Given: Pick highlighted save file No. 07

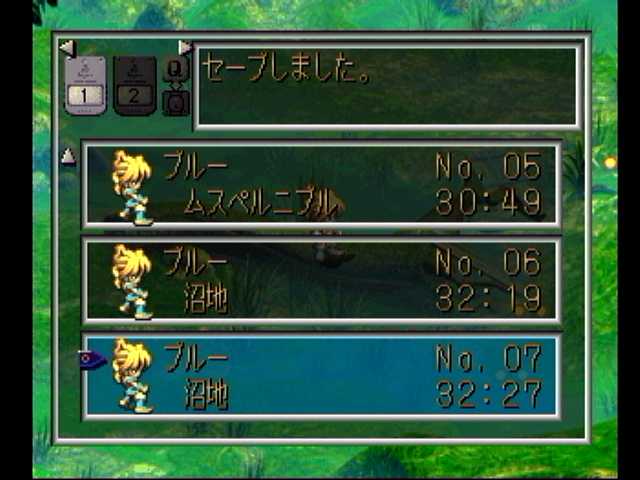Looking at the screenshot, I should pos(320,376).
